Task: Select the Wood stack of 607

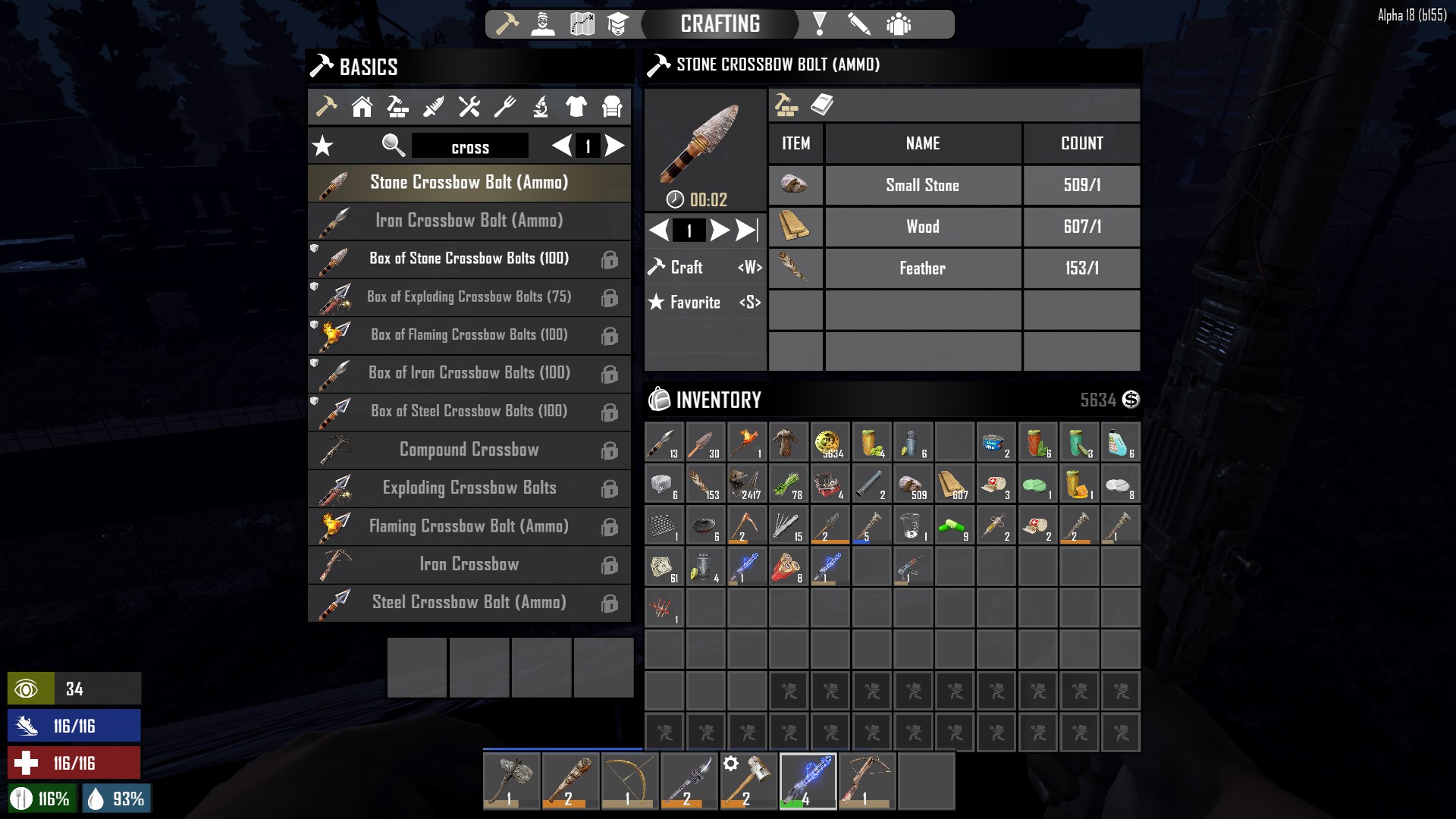Action: click(x=954, y=484)
